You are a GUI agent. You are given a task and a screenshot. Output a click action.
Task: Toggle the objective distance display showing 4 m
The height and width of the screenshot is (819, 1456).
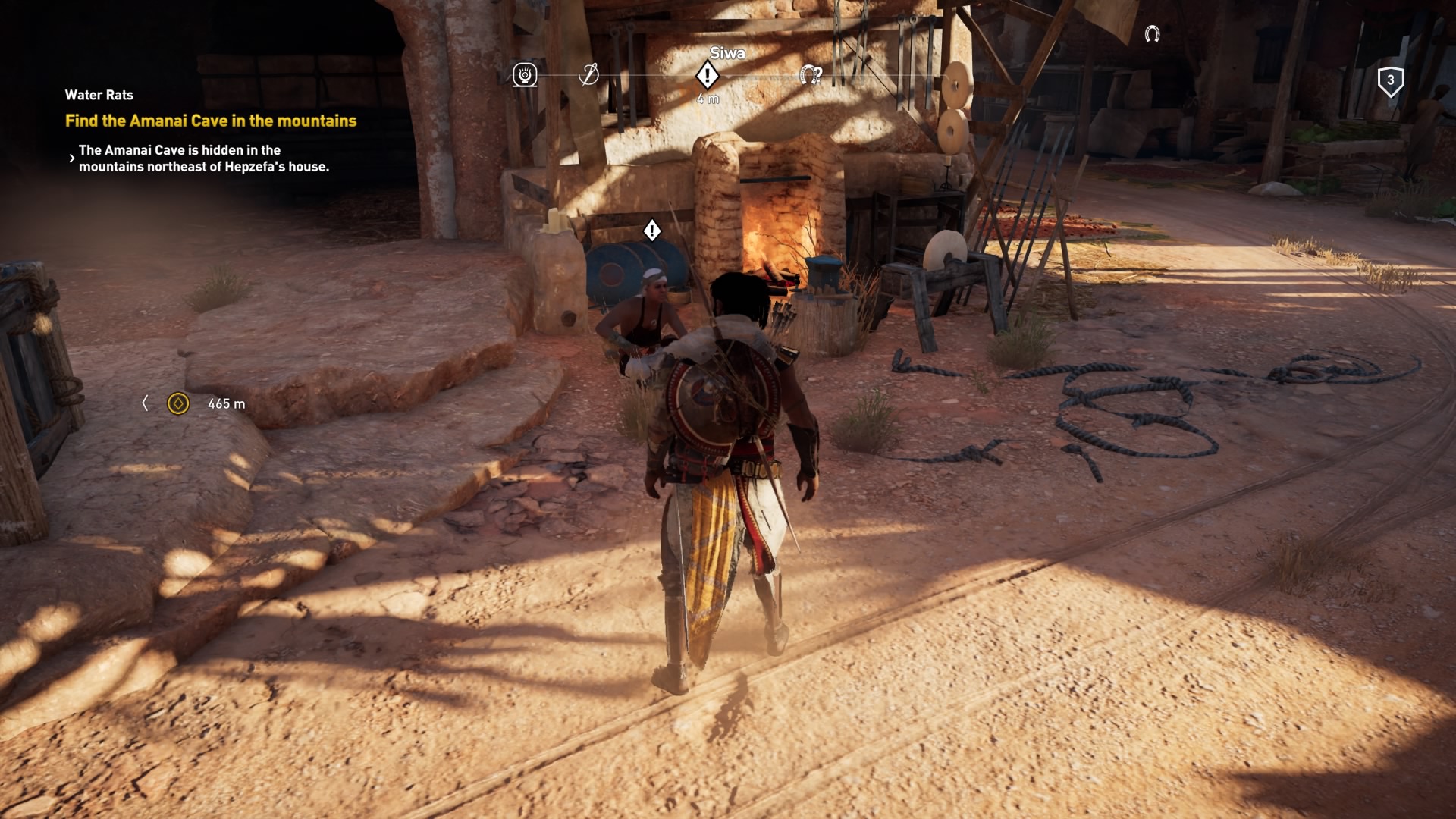click(x=707, y=96)
